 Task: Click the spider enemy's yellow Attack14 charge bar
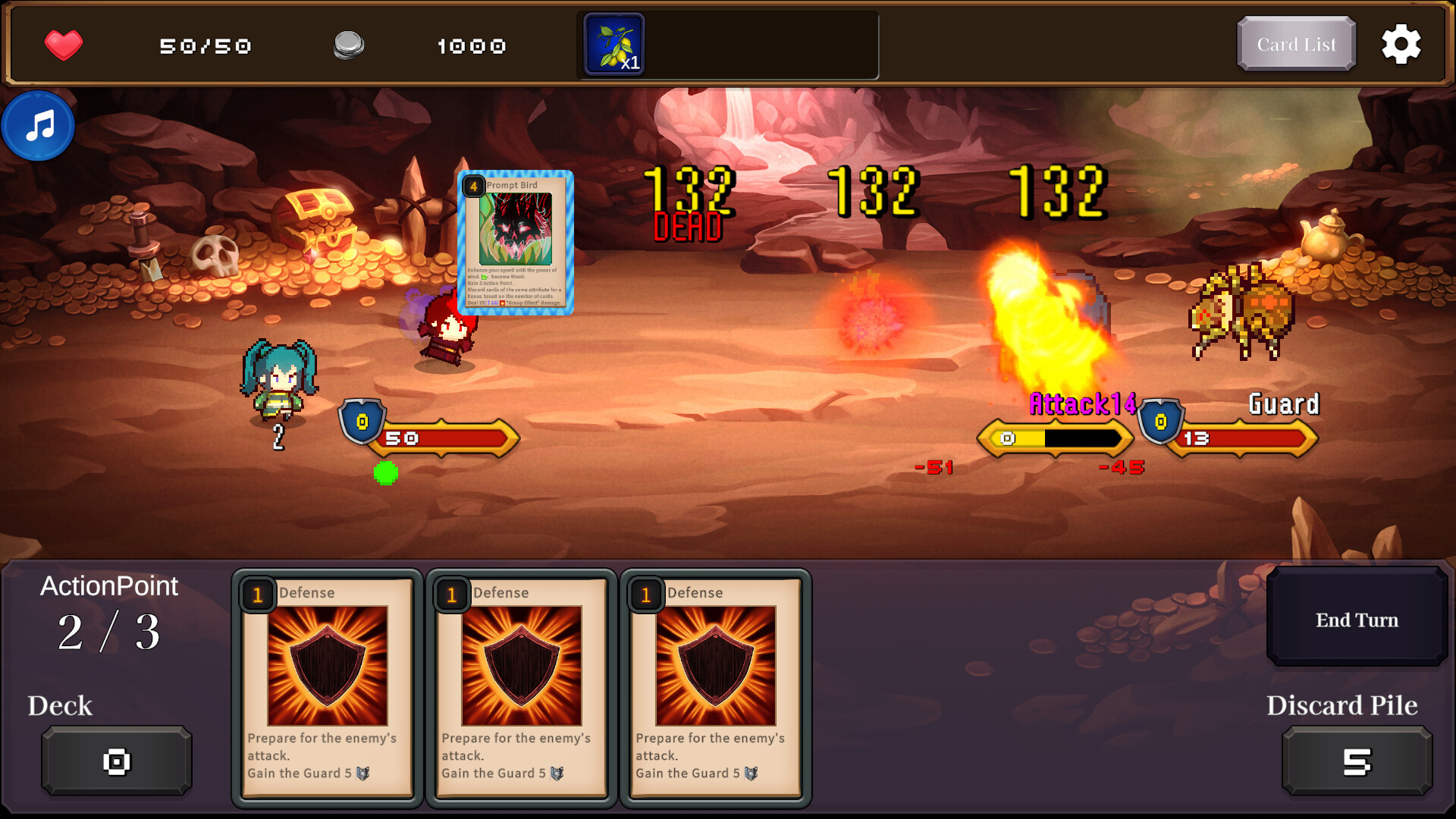[1056, 438]
